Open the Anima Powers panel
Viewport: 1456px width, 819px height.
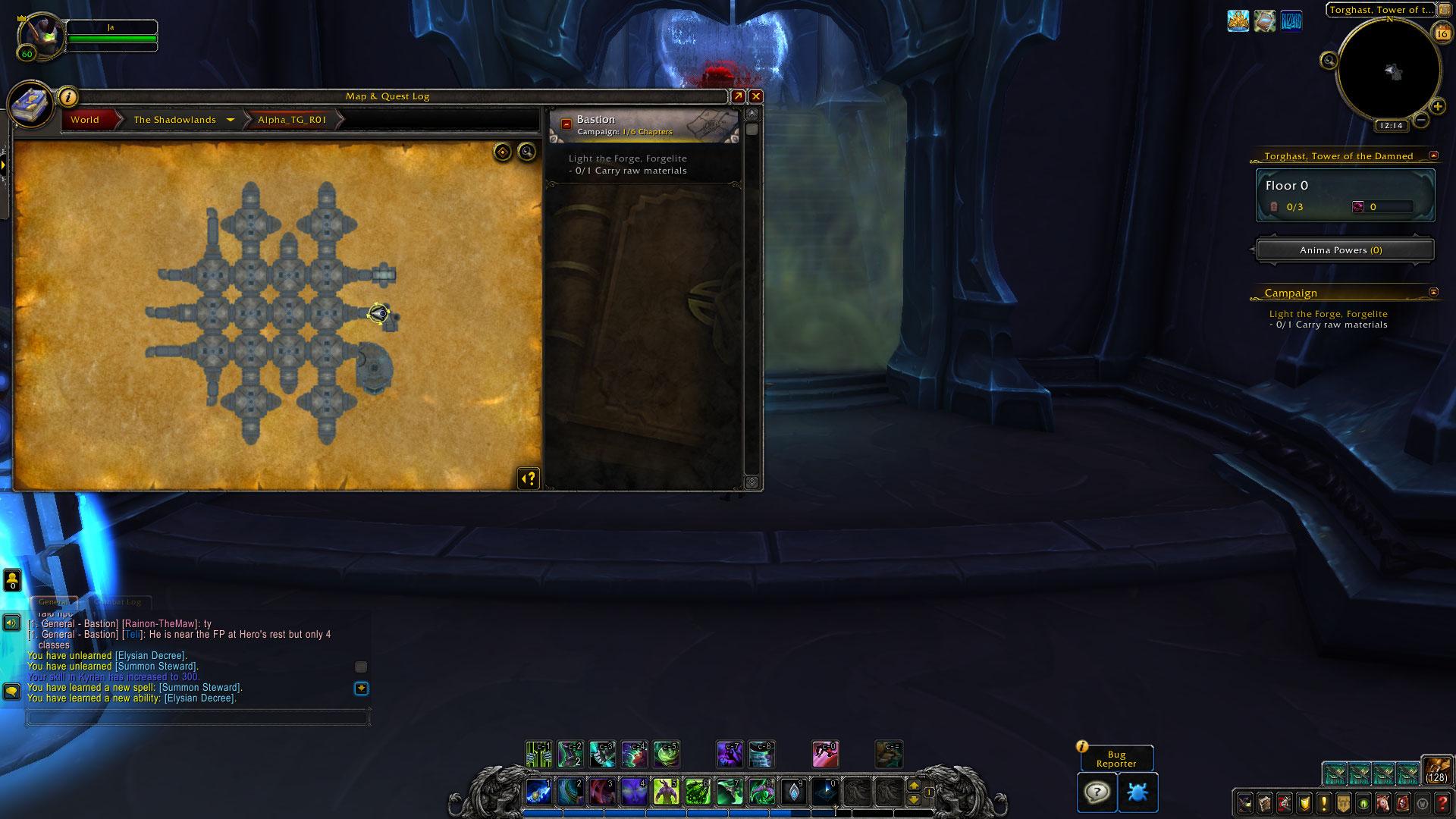[1345, 250]
